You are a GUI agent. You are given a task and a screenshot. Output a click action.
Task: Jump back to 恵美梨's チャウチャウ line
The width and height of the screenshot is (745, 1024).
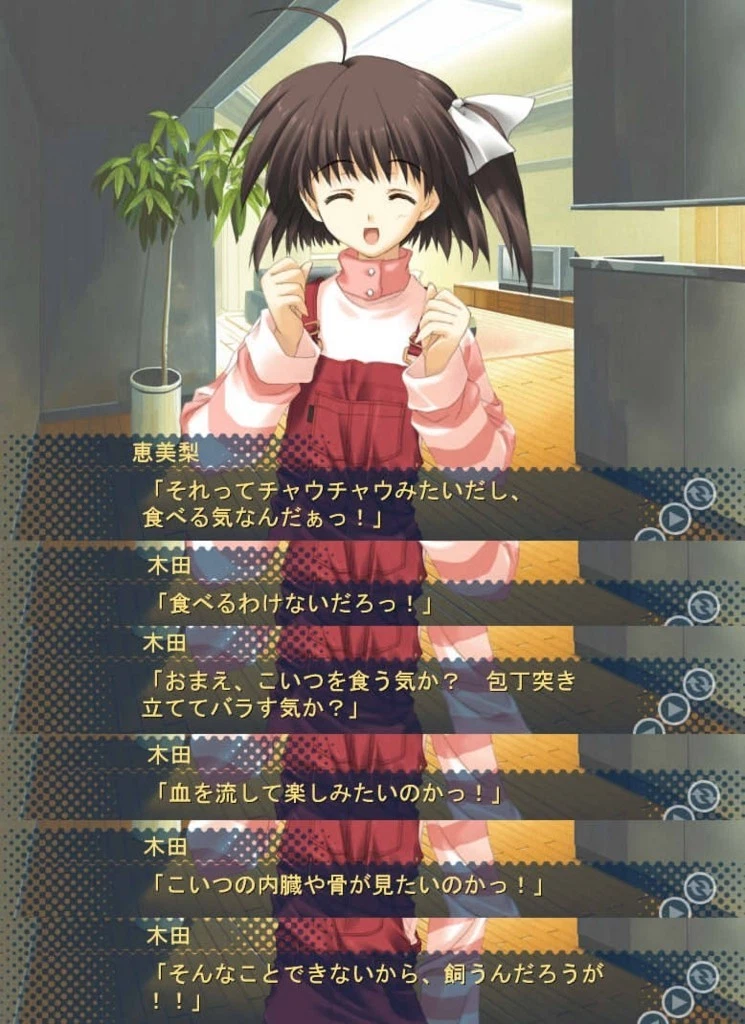[x=700, y=493]
